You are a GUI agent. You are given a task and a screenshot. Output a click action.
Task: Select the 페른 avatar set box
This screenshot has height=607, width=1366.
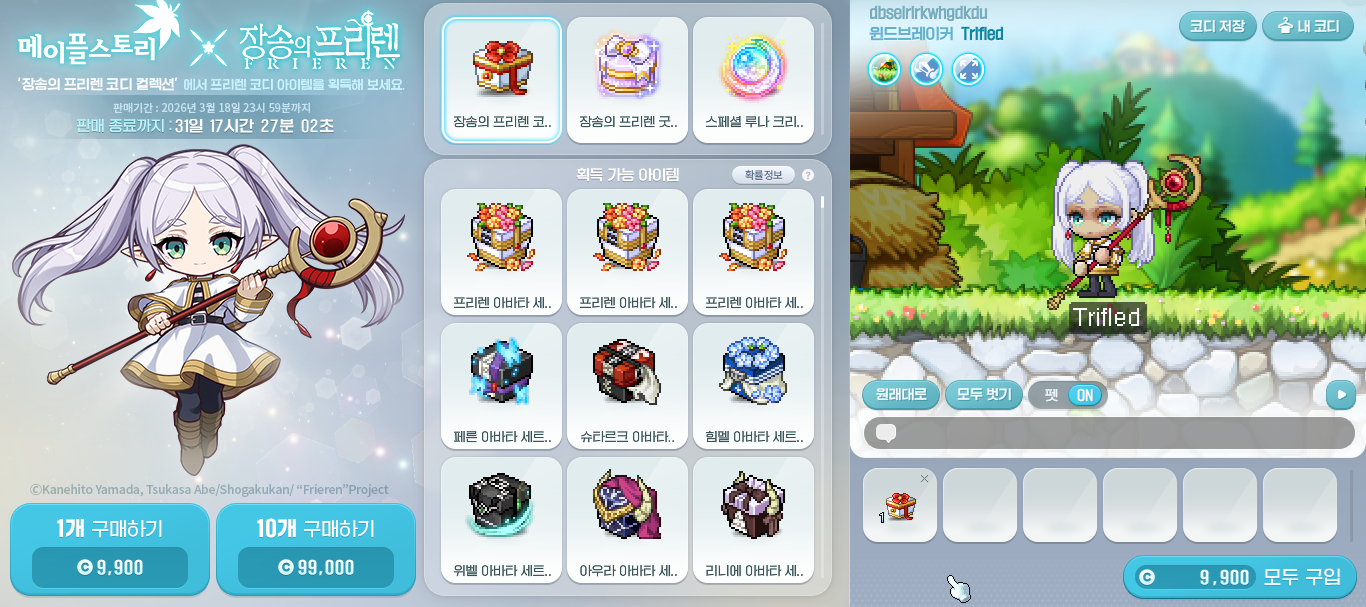[x=502, y=385]
